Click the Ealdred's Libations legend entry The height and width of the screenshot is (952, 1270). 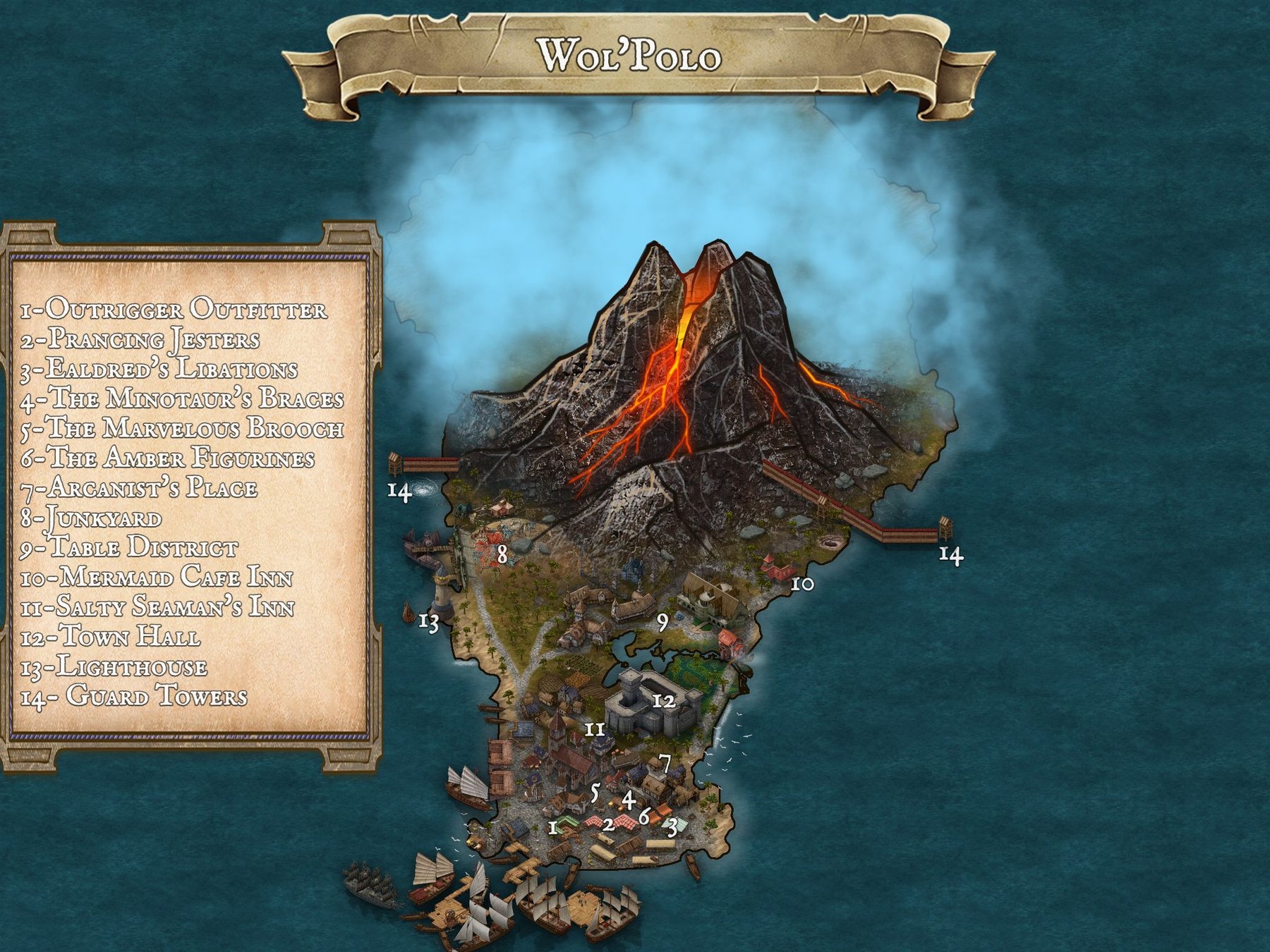(x=159, y=369)
